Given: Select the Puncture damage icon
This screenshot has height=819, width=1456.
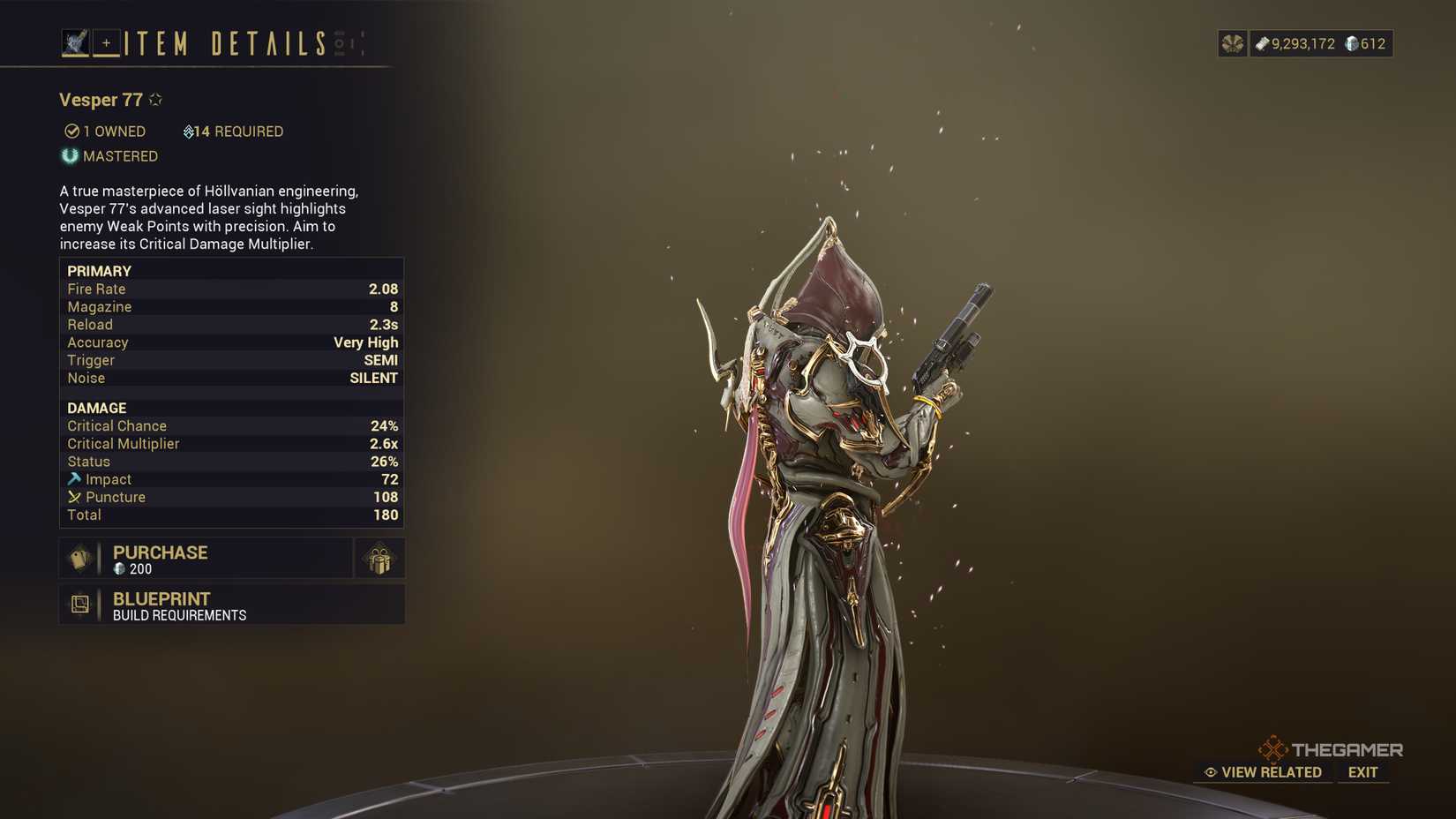Looking at the screenshot, I should 73,497.
